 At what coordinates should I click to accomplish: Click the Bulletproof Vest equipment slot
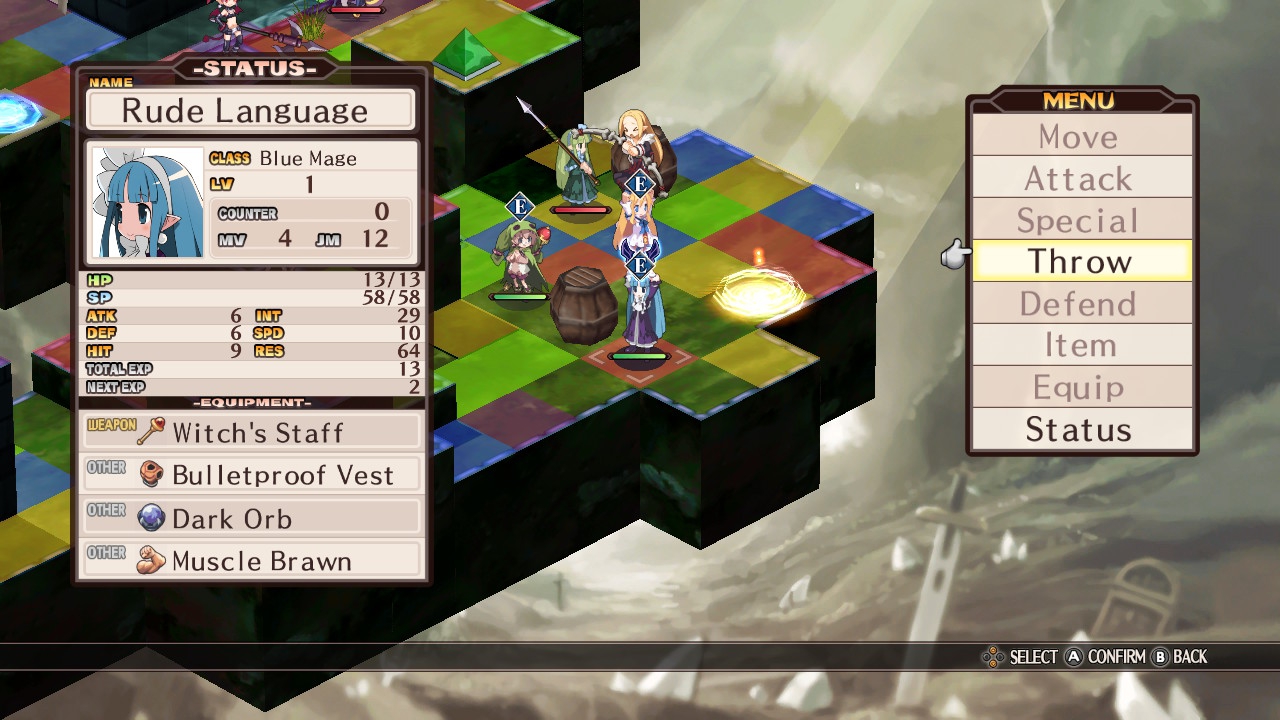point(252,475)
